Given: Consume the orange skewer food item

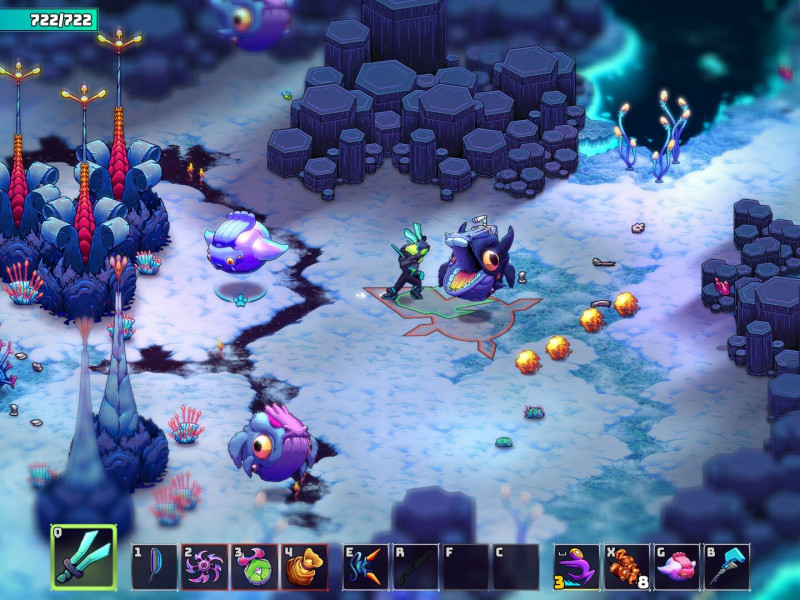Looking at the screenshot, I should point(626,566).
